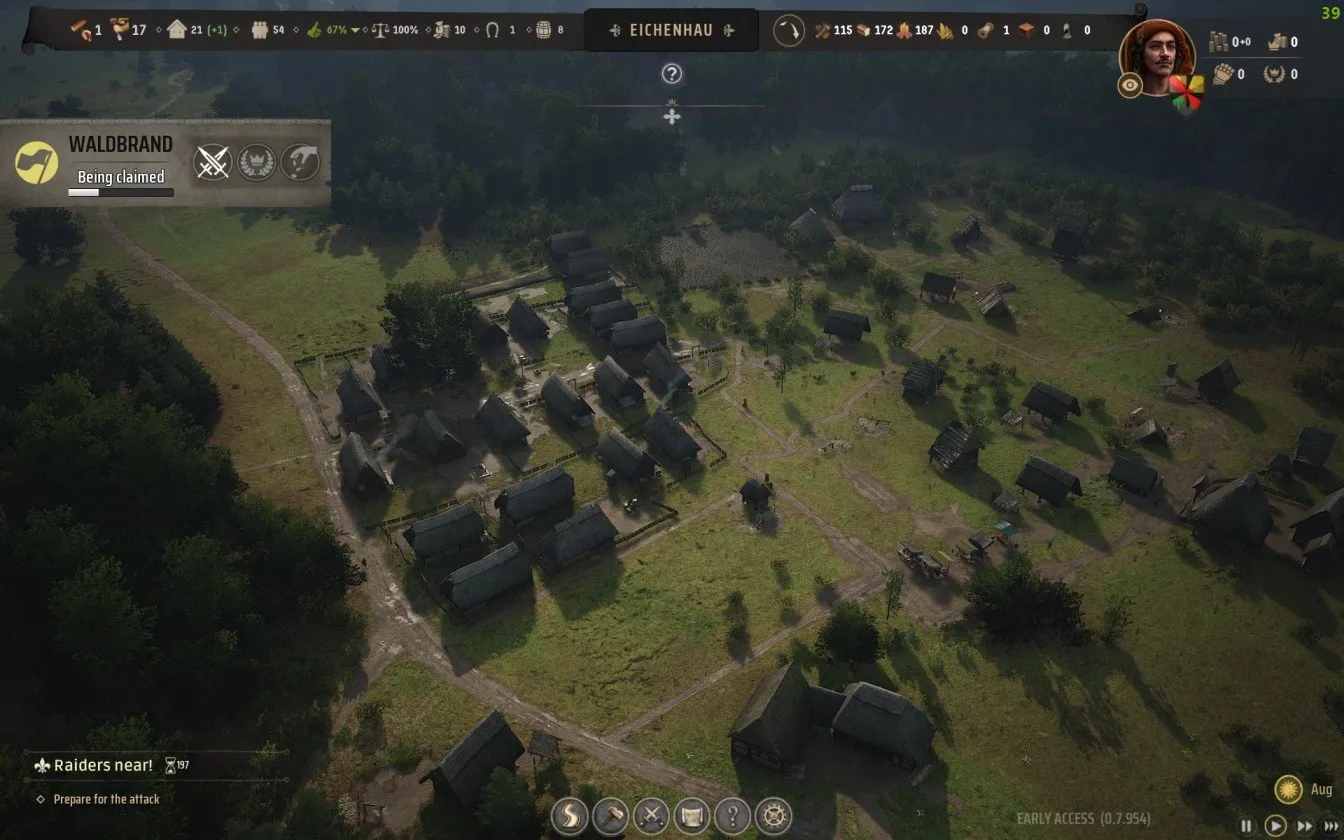Click the Waldbrand yellow flag emblem
Viewport: 1344px width, 840px height.
click(x=37, y=162)
